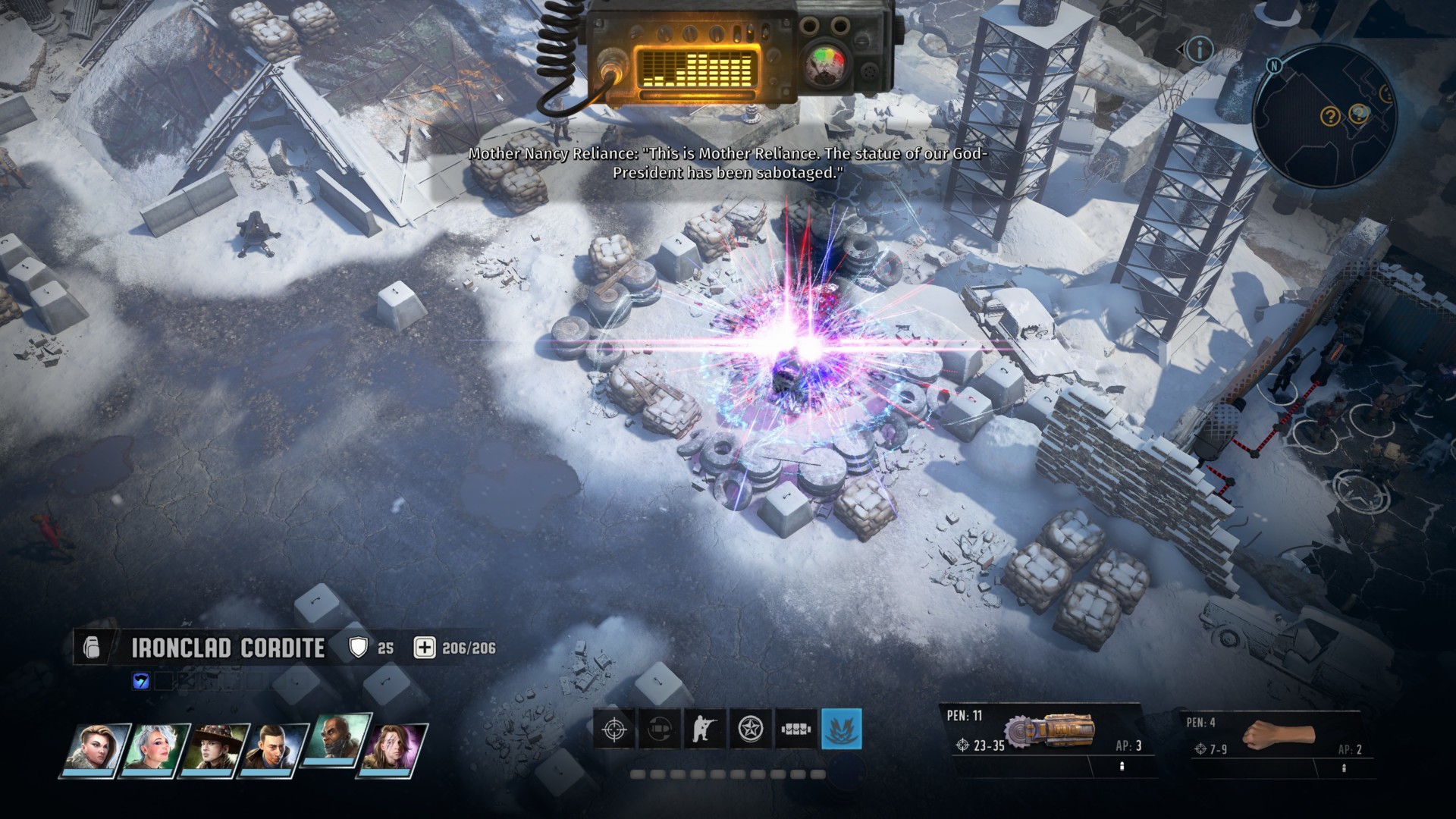Click the minimap's N compass marker

[x=1274, y=66]
